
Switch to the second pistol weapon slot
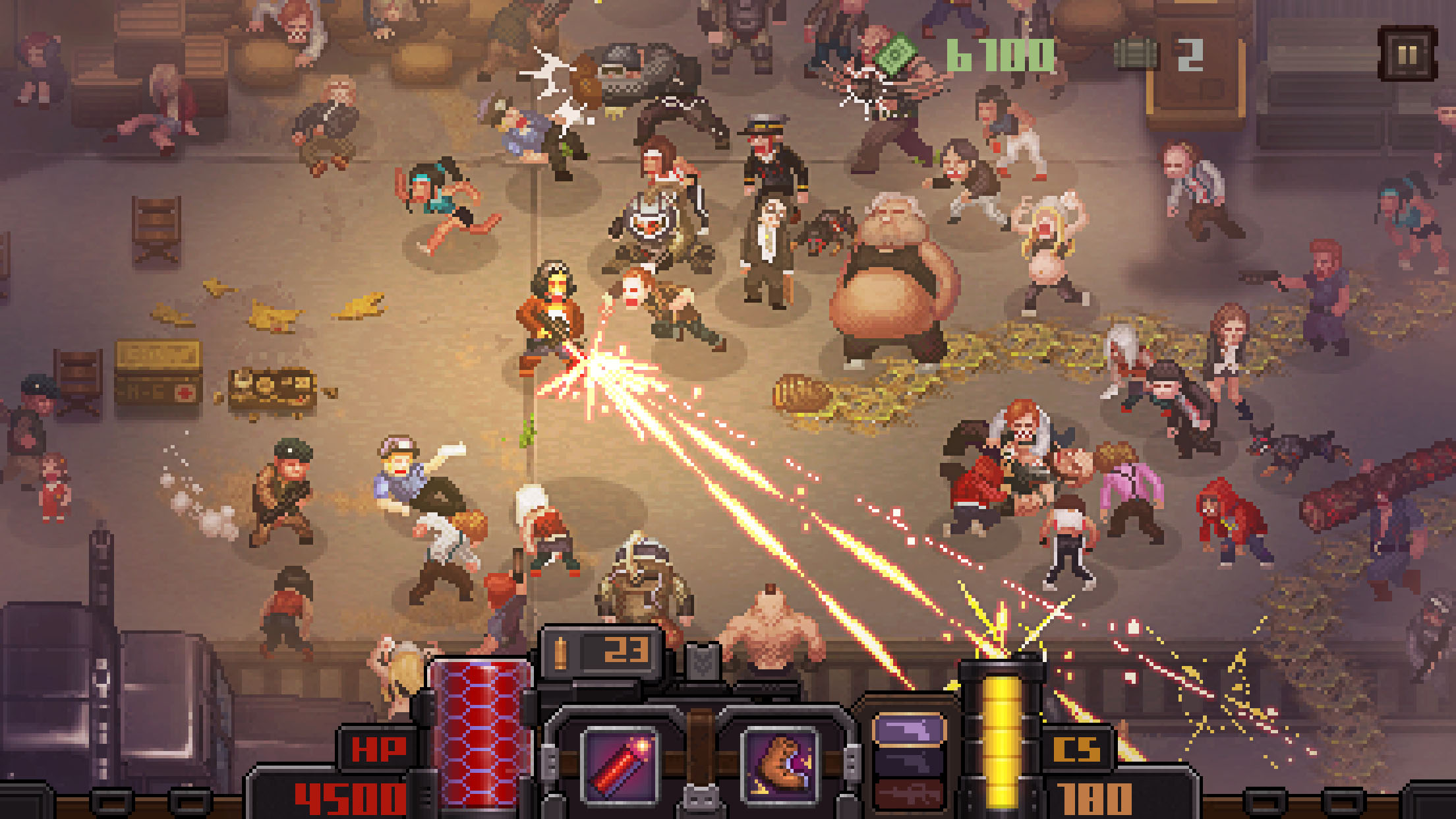pyautogui.click(x=910, y=762)
